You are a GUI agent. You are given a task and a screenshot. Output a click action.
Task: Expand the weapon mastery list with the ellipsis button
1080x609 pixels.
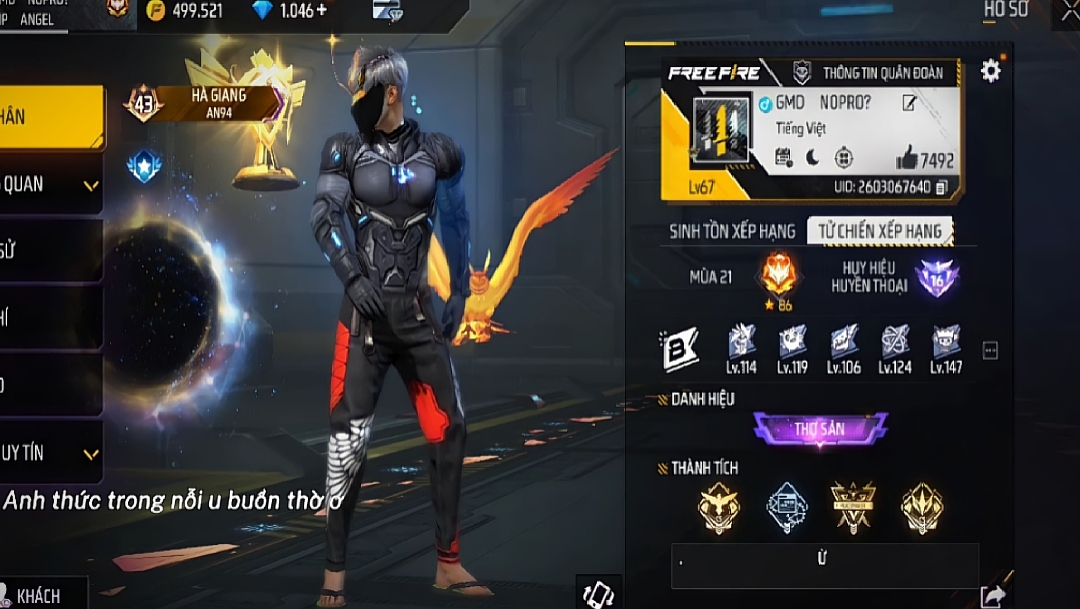click(x=990, y=350)
